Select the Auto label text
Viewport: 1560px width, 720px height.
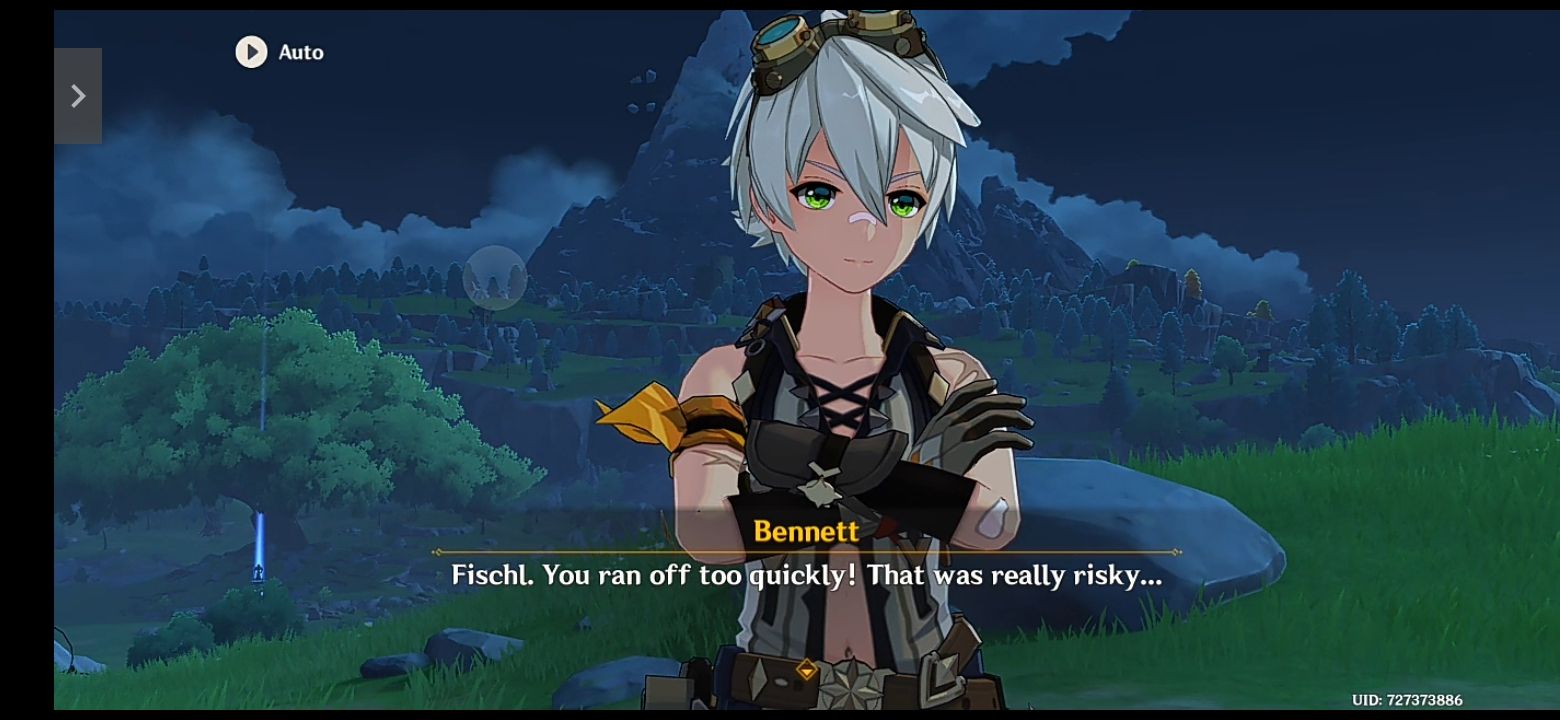pos(300,52)
